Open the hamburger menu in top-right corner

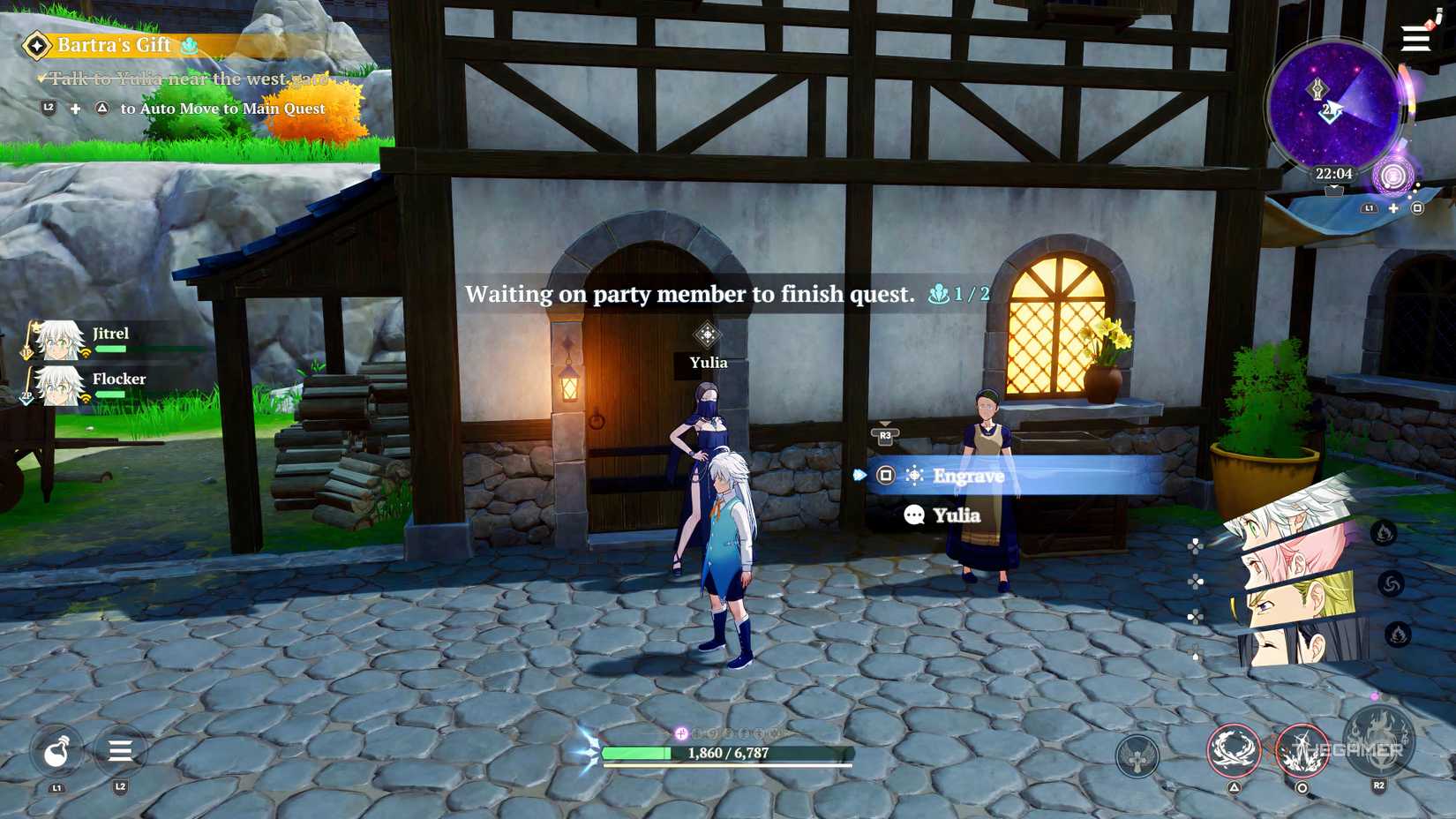coord(1415,39)
